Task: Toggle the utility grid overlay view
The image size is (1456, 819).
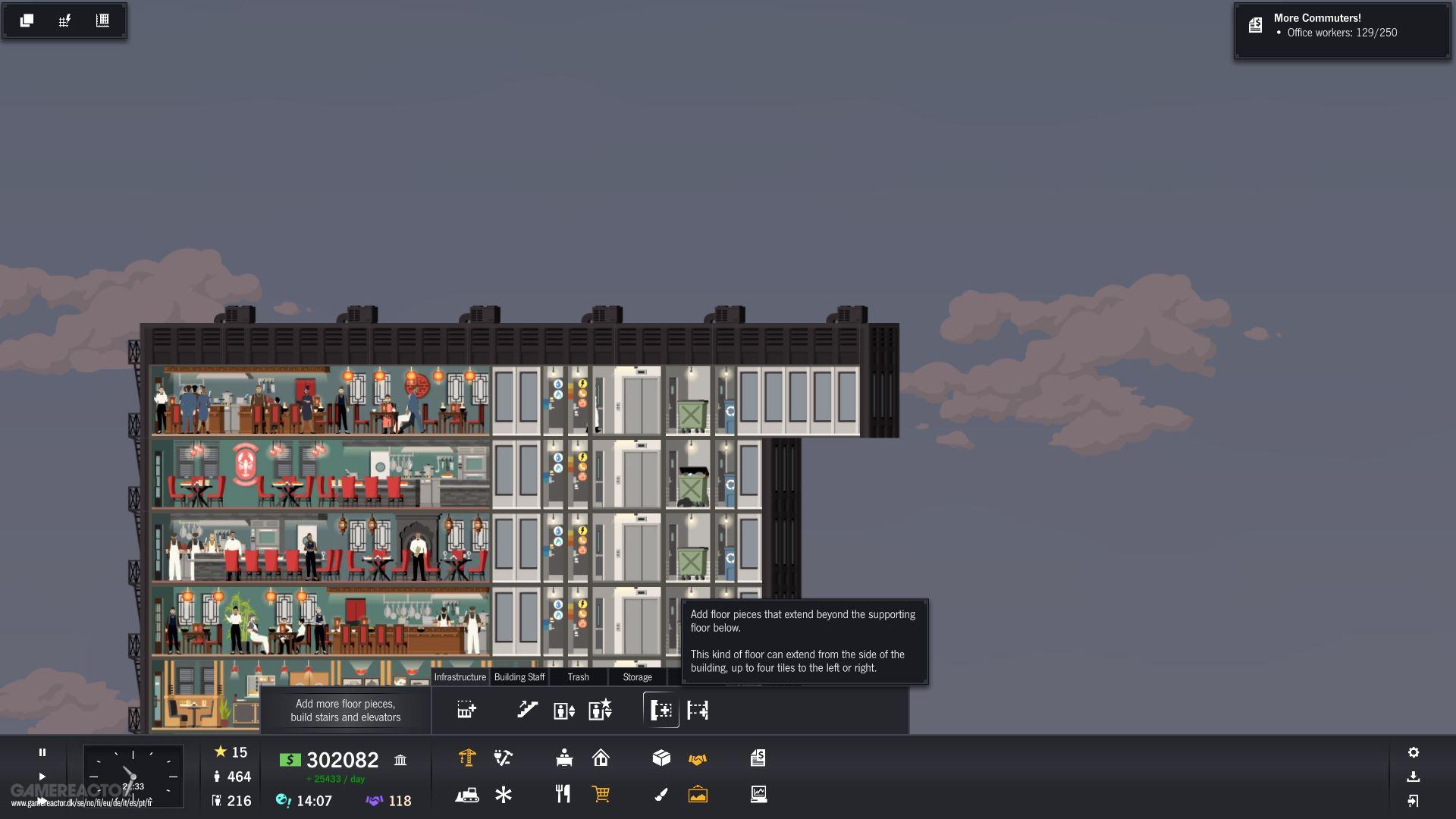Action: tap(64, 20)
